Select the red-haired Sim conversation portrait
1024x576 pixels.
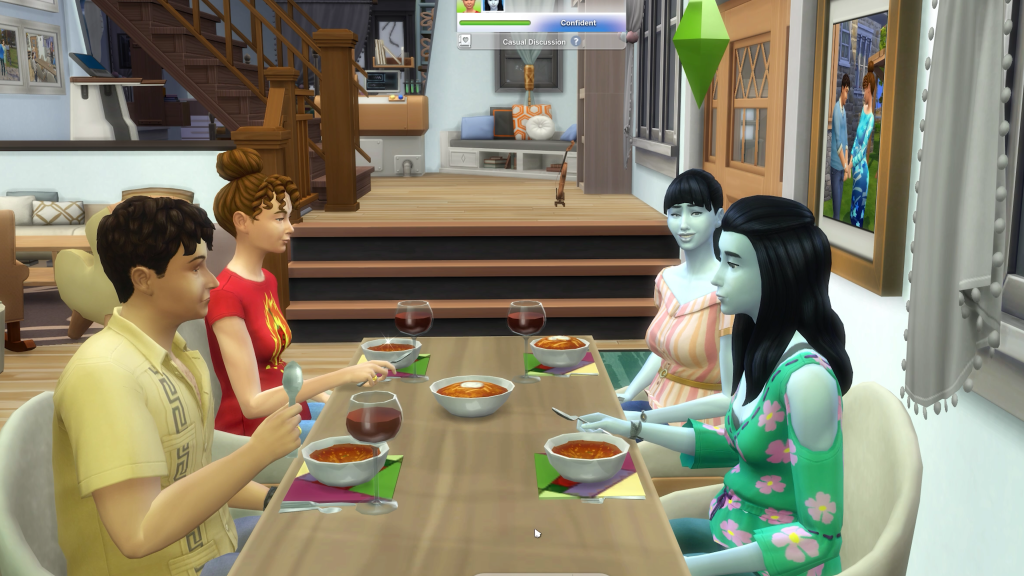coord(469,5)
